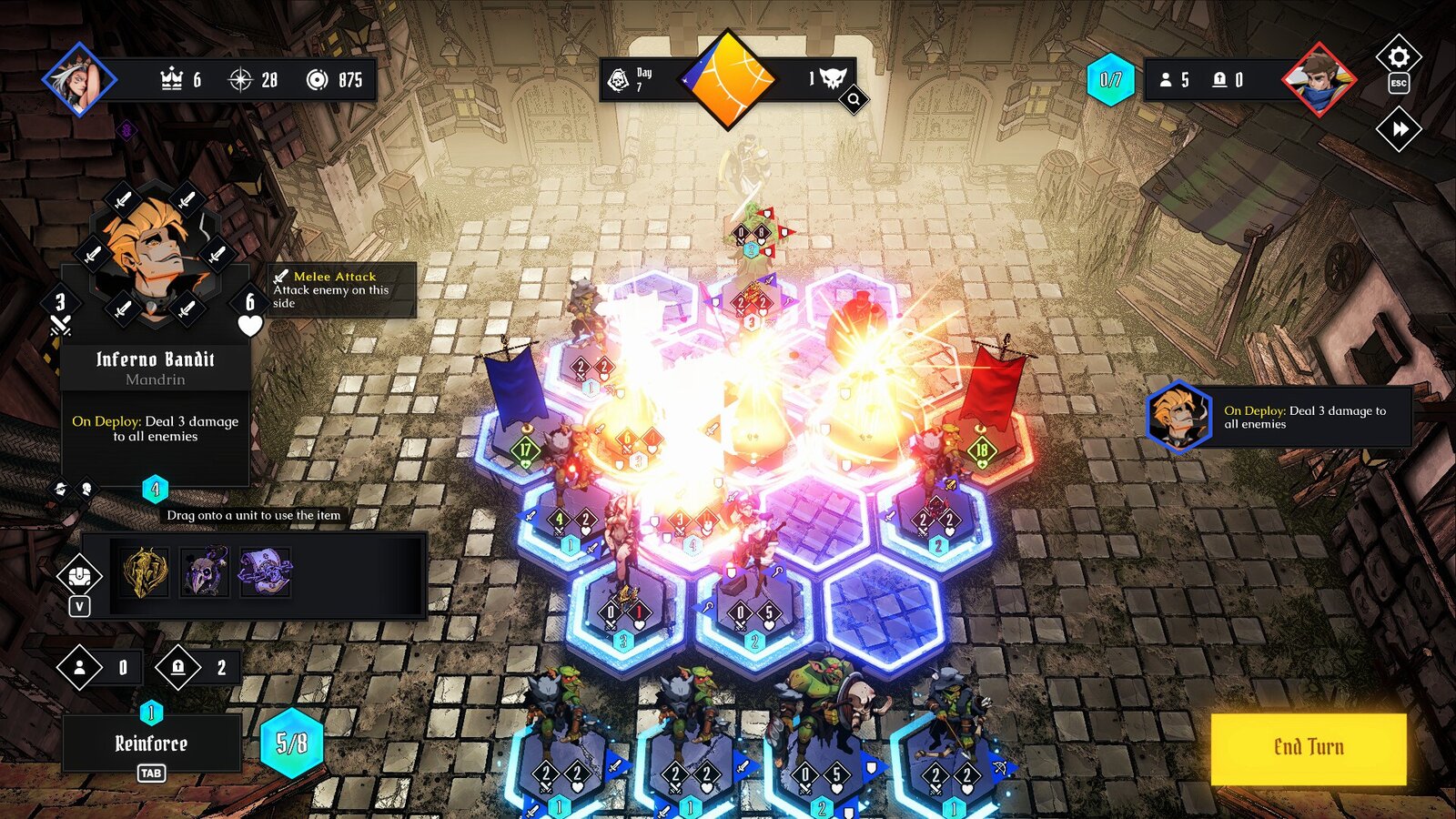Click the fast-forward speed icon
This screenshot has width=1456, height=819.
tap(1398, 127)
